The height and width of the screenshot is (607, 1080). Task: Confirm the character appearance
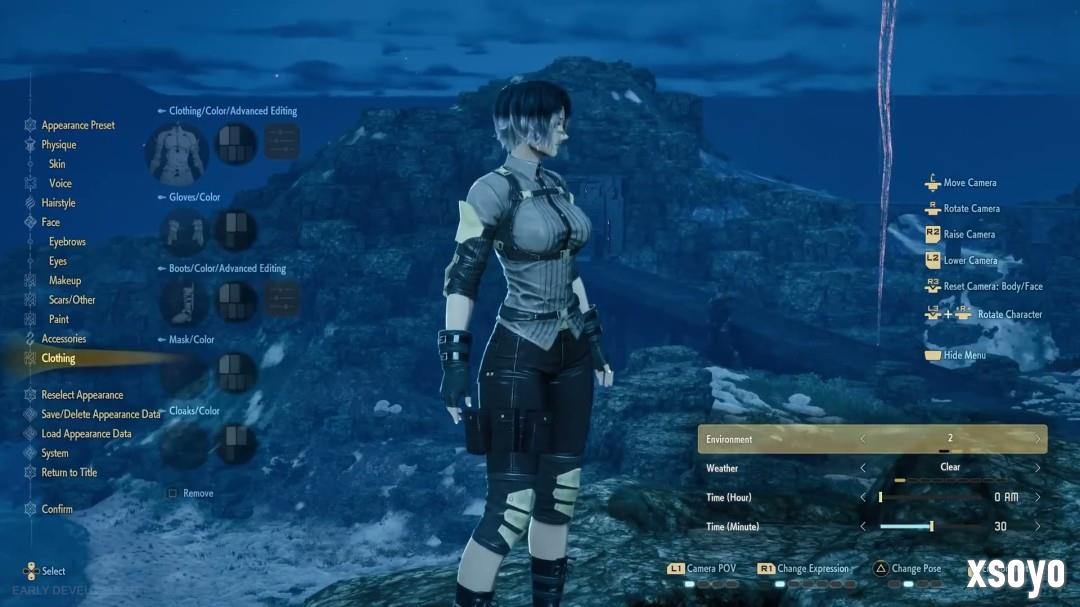pos(56,509)
